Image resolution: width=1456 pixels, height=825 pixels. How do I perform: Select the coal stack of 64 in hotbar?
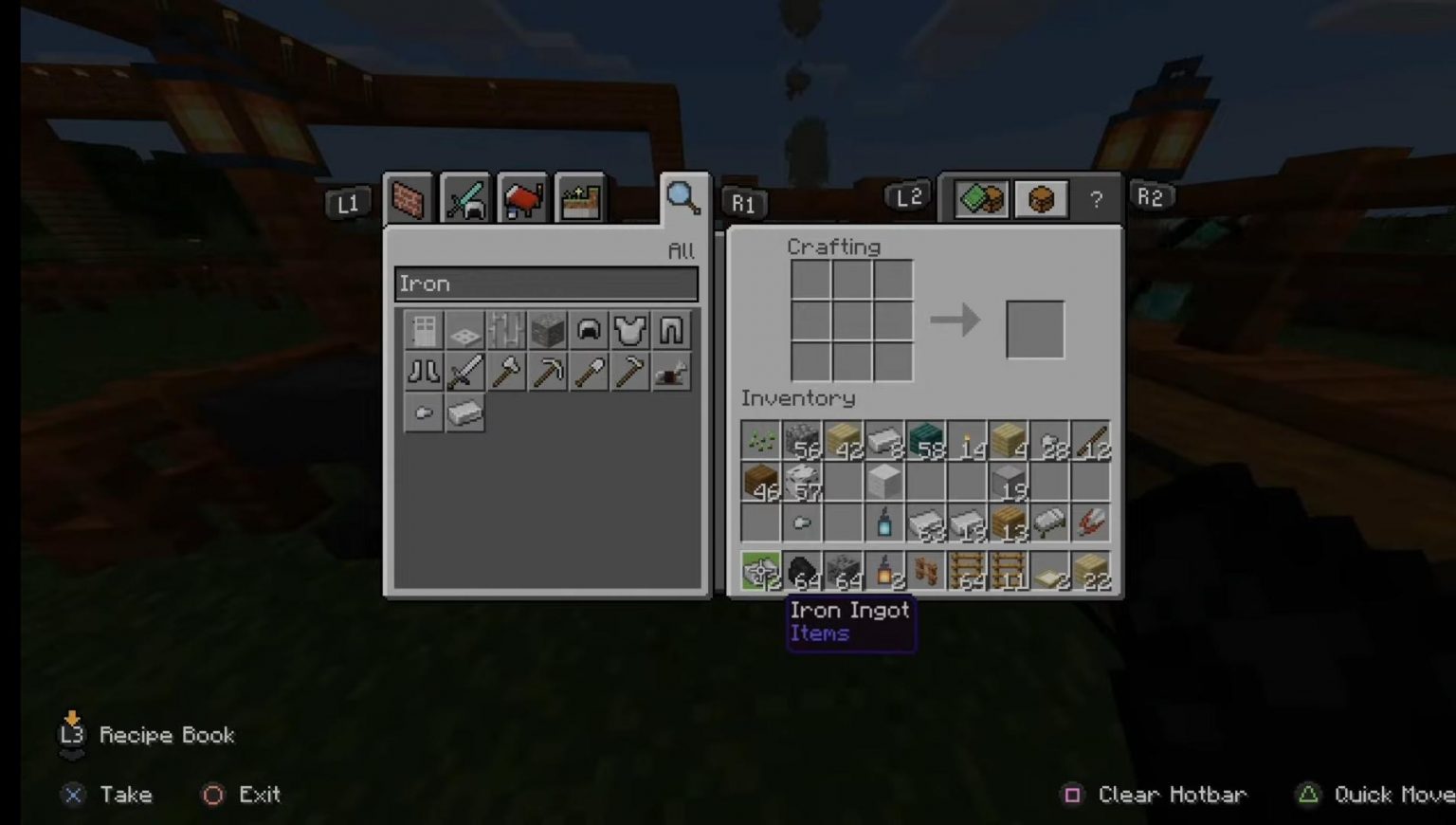(x=801, y=569)
